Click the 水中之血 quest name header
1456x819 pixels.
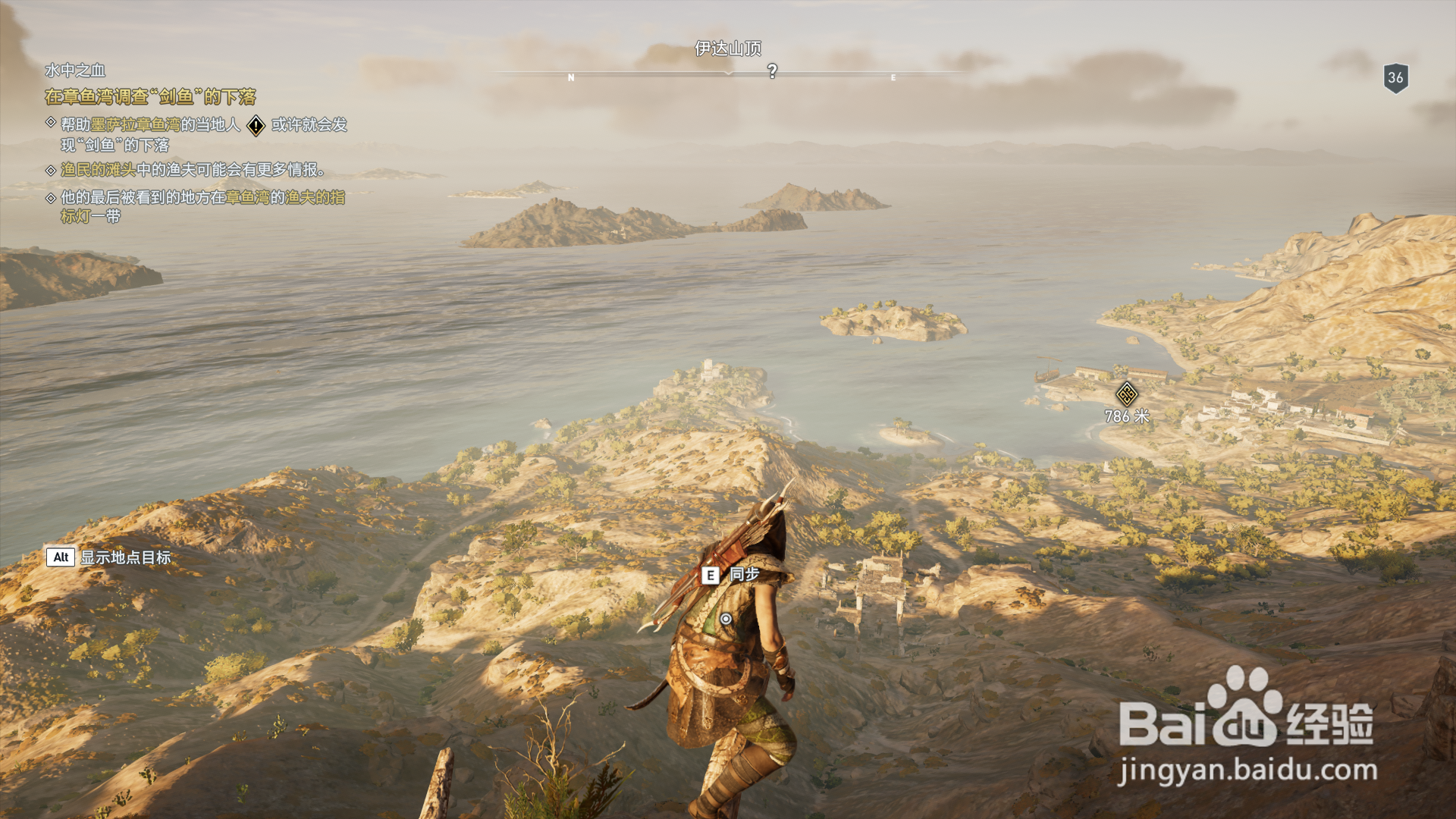tap(75, 71)
